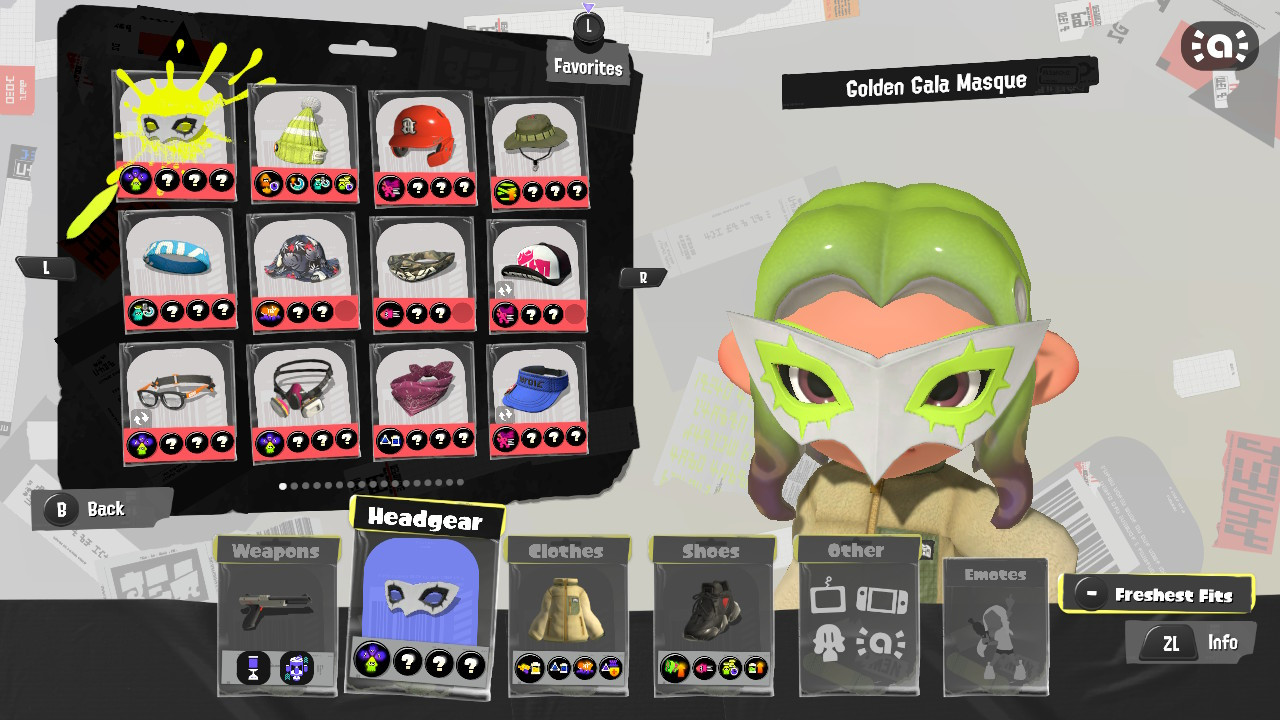
Task: Open Freshest Fits
Action: click(1158, 594)
